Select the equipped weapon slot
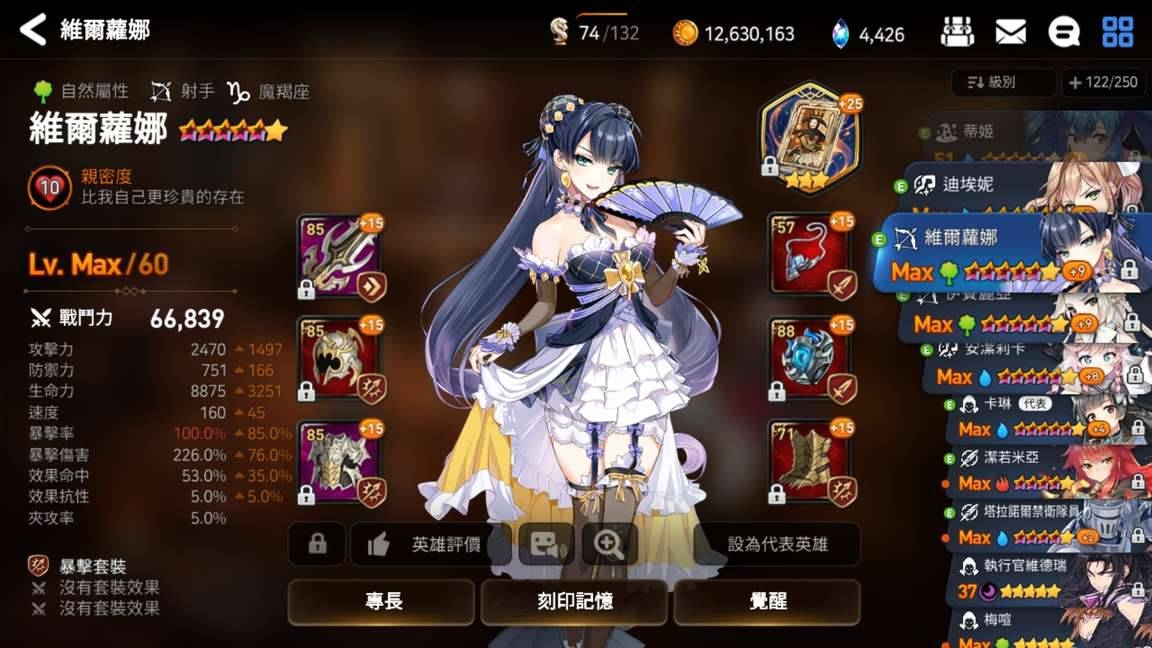The image size is (1152, 648). pos(338,256)
